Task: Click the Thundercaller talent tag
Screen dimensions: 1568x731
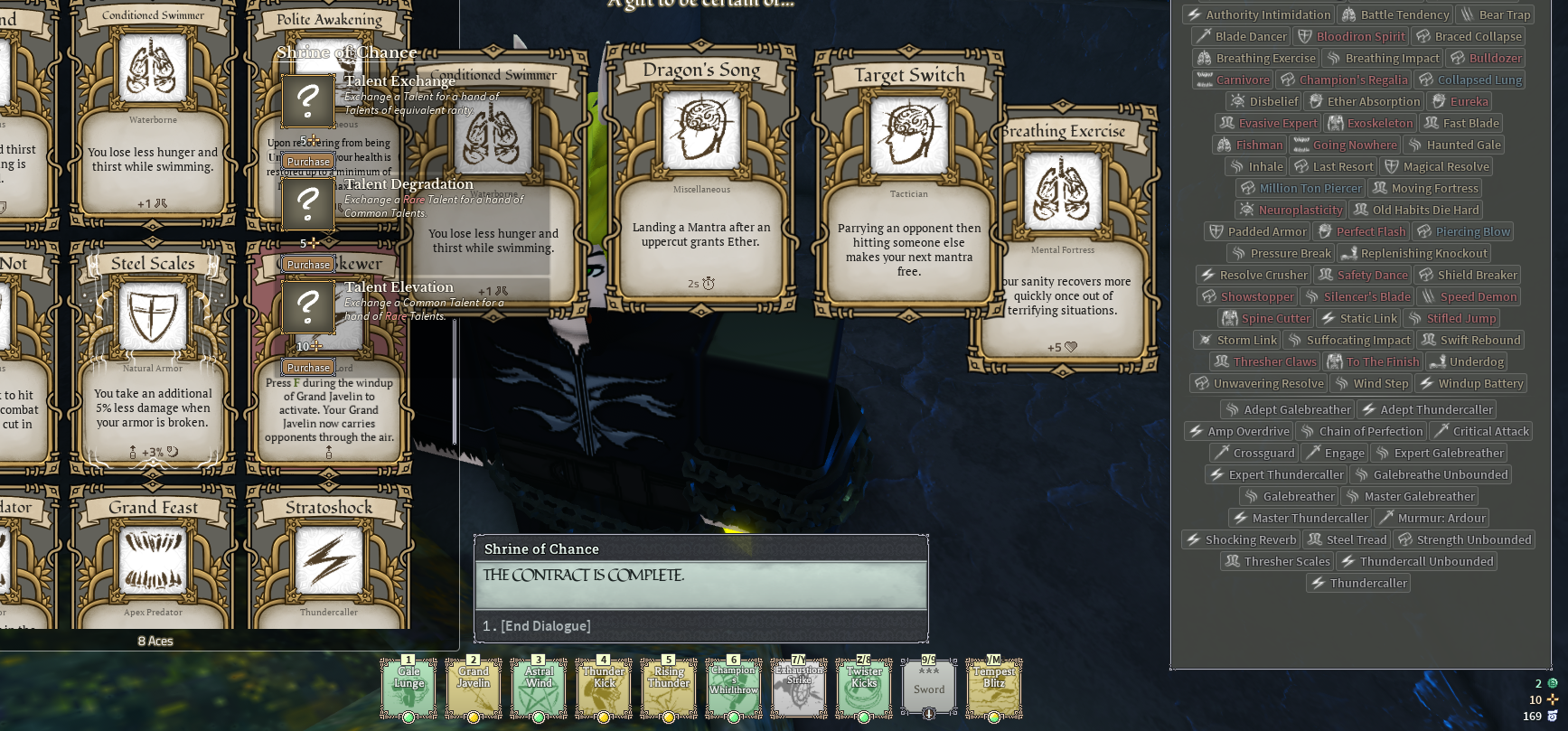Action: pos(1358,583)
